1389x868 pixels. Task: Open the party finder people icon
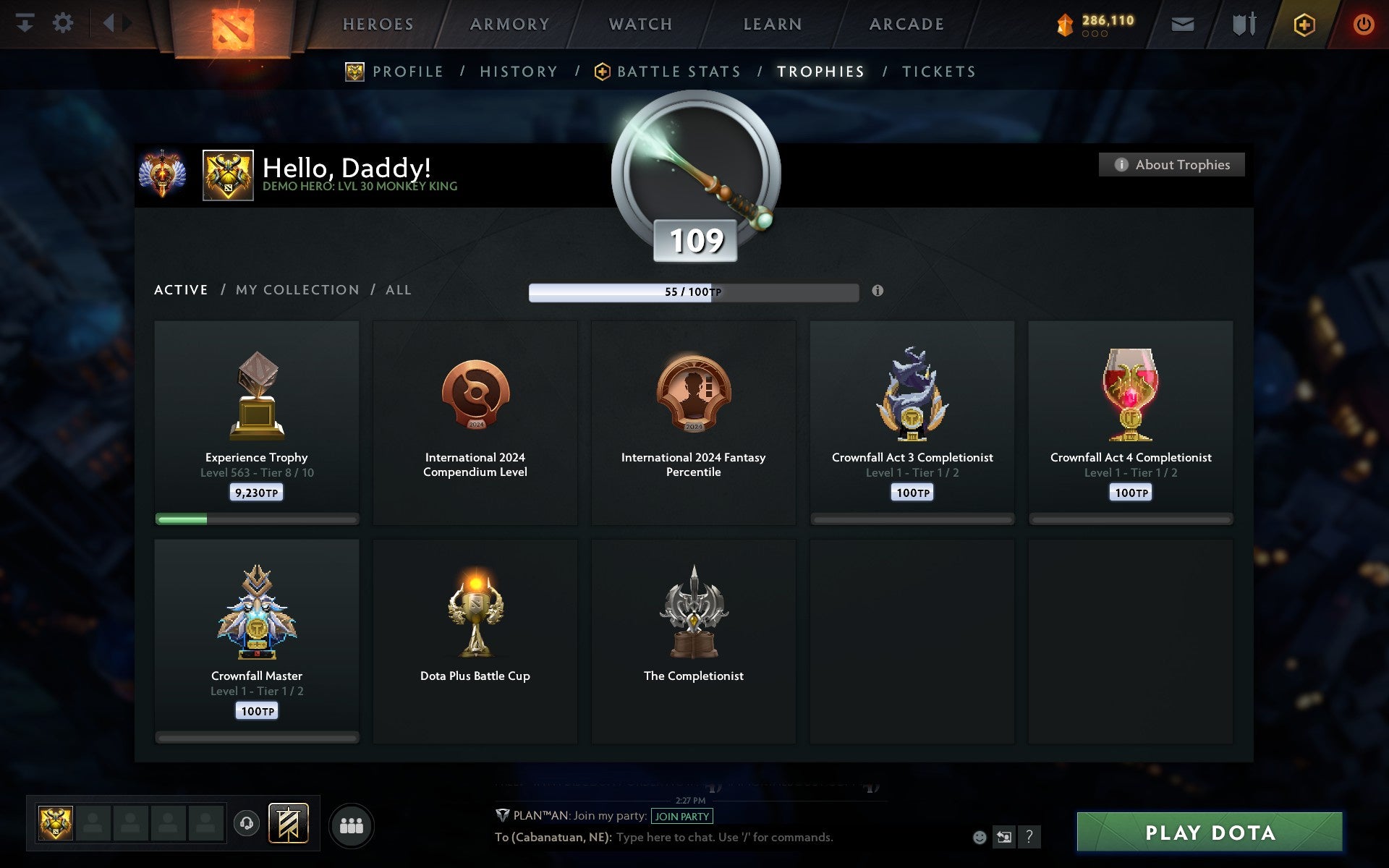[x=352, y=824]
